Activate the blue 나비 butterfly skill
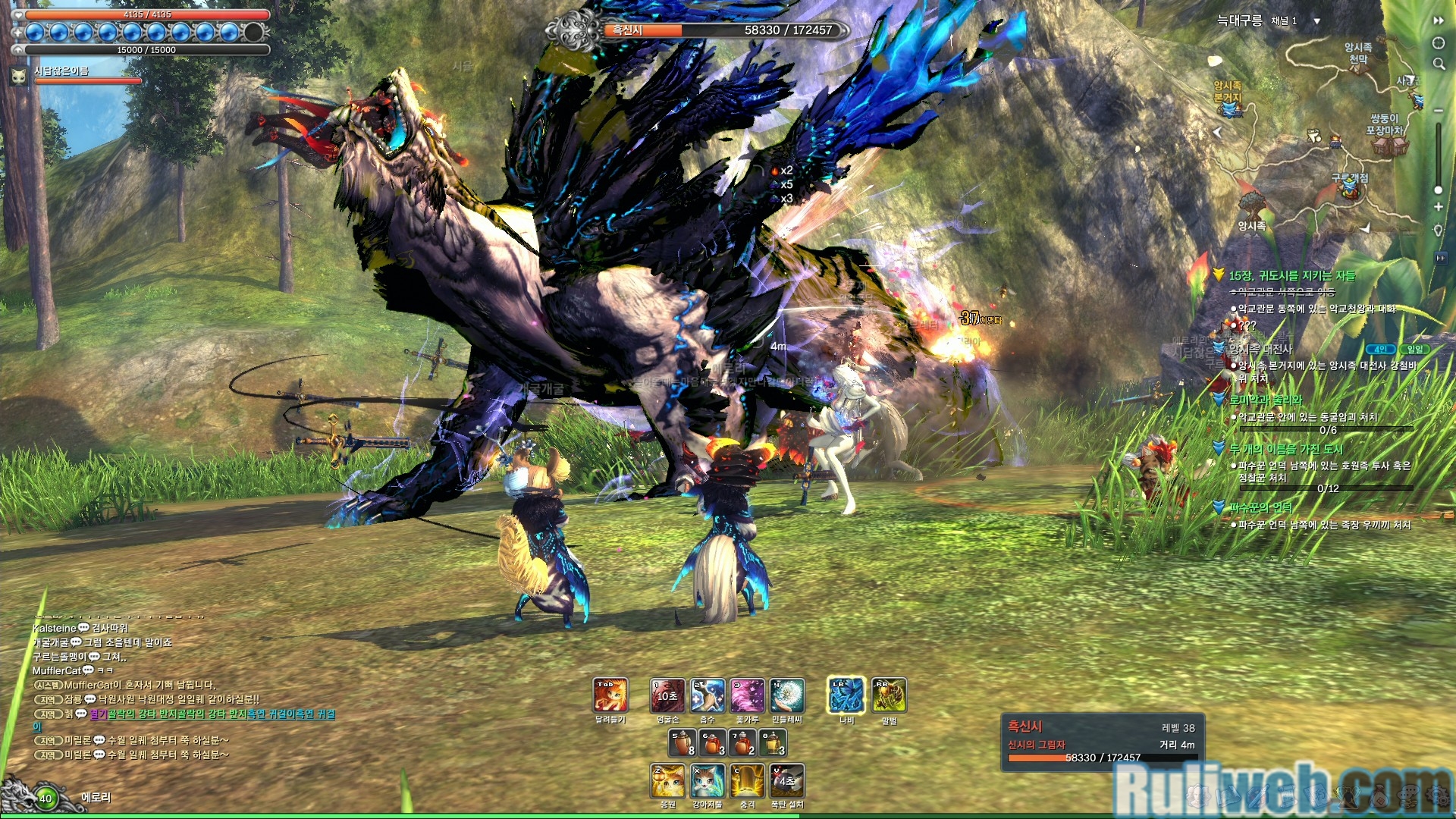 [x=846, y=695]
